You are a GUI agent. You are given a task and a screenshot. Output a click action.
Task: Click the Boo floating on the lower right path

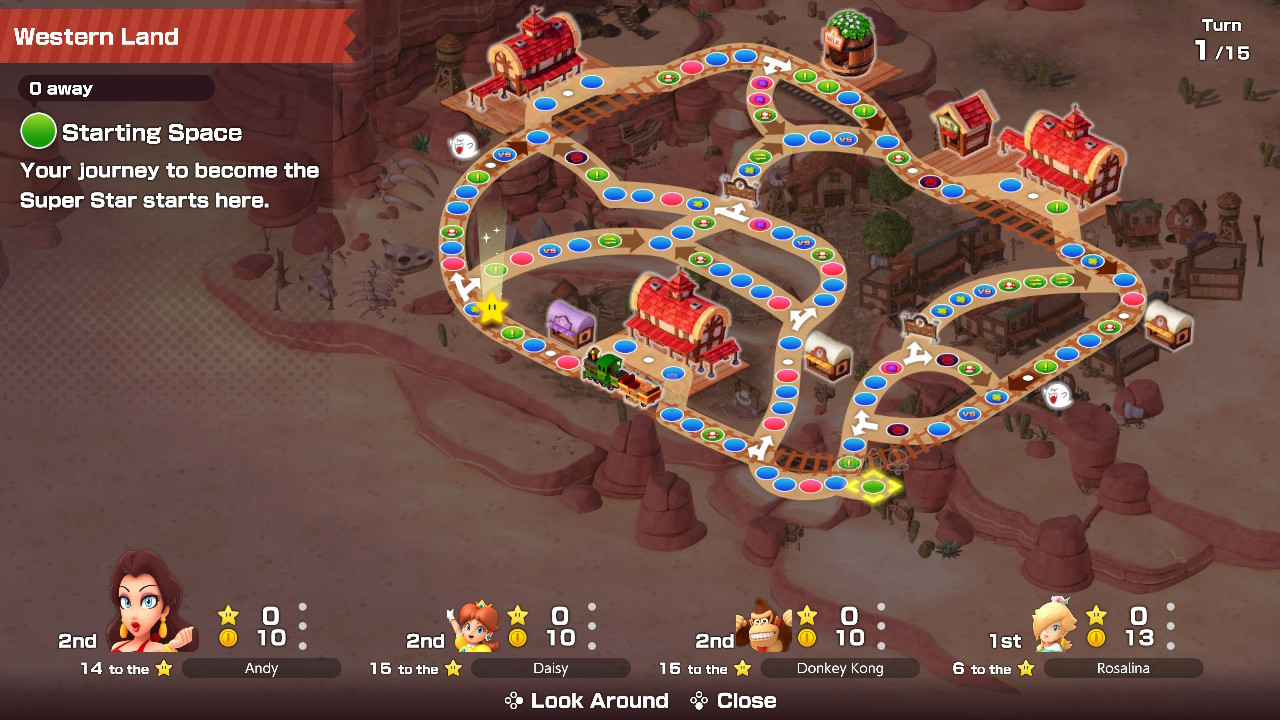(x=1058, y=396)
